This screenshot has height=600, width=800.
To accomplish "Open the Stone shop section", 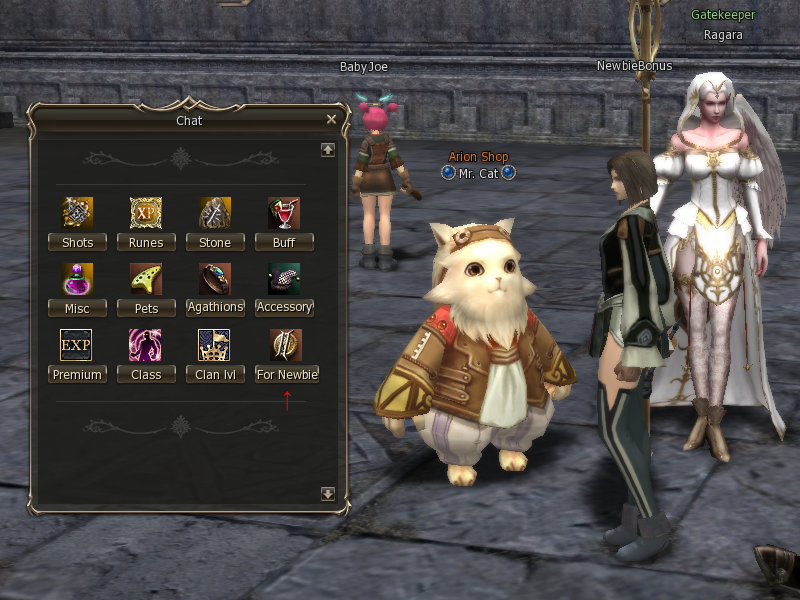I will 215,243.
